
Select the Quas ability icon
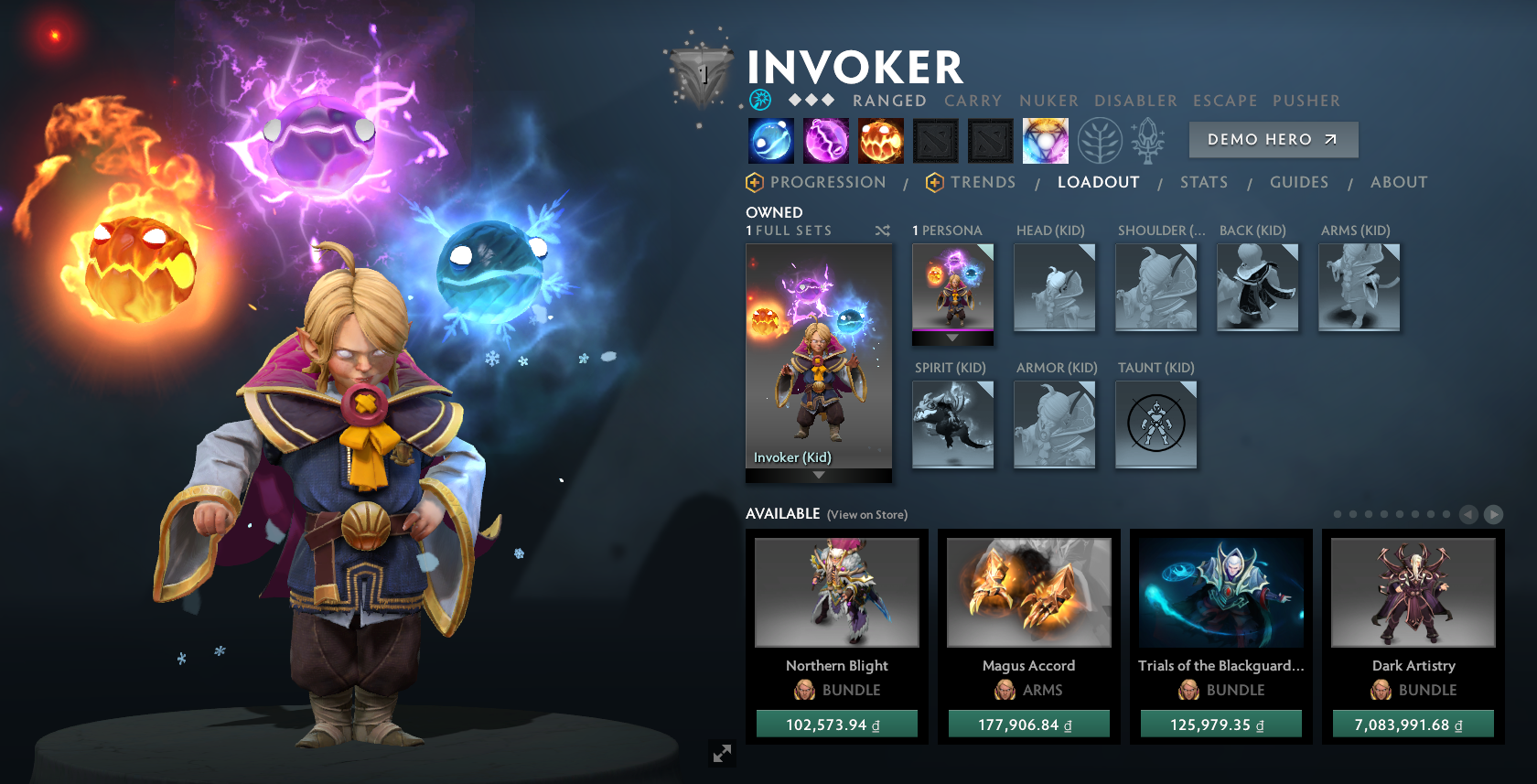point(770,140)
